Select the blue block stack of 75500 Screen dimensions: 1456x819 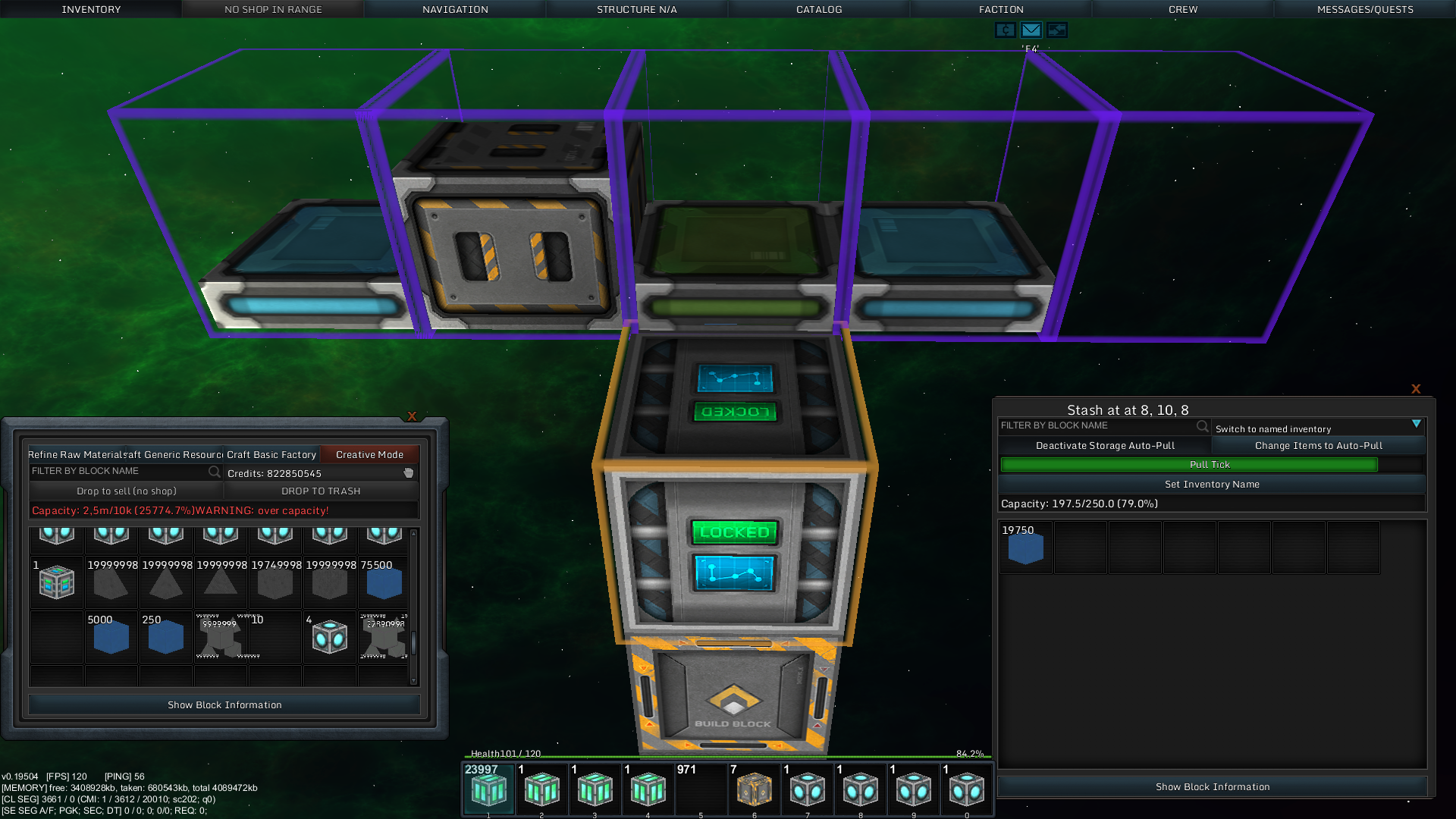pos(384,582)
